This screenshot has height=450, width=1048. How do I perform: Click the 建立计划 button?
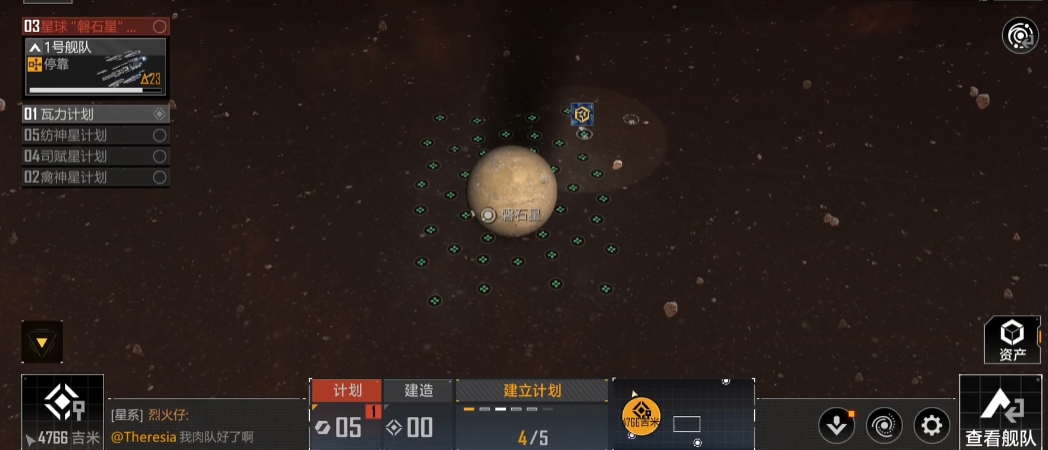pyautogui.click(x=532, y=390)
